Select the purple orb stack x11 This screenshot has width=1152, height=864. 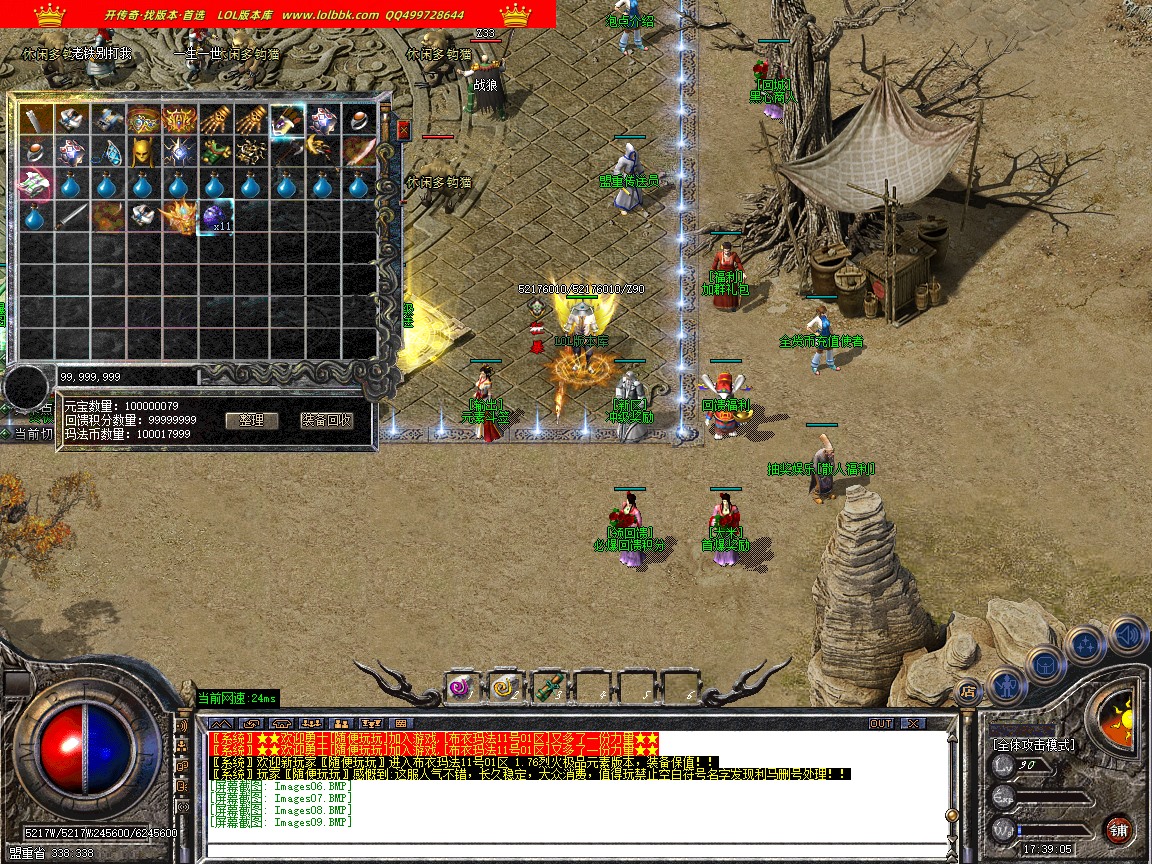[x=216, y=216]
